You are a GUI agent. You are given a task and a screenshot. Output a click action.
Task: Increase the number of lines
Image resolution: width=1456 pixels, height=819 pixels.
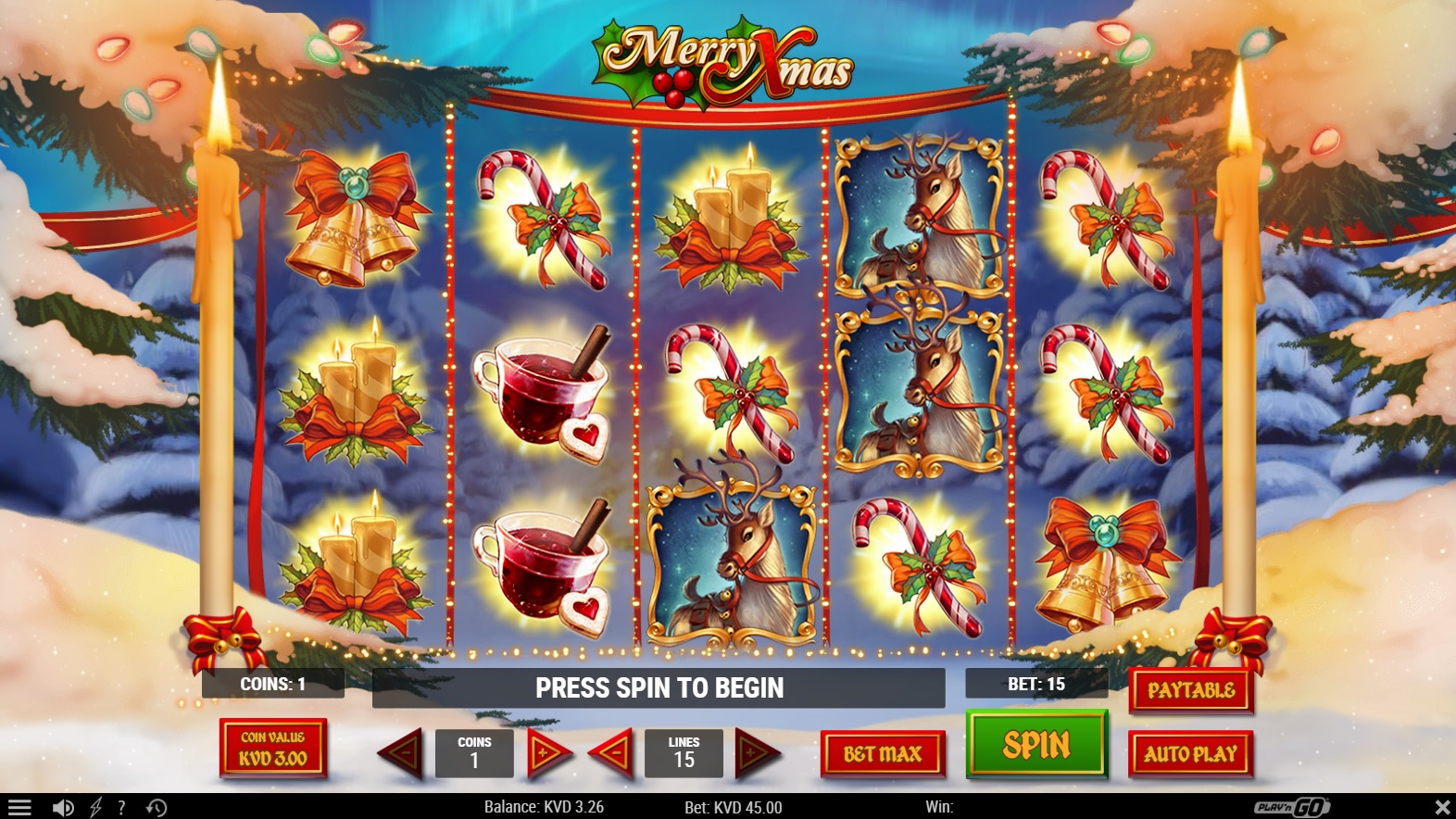pos(755,753)
